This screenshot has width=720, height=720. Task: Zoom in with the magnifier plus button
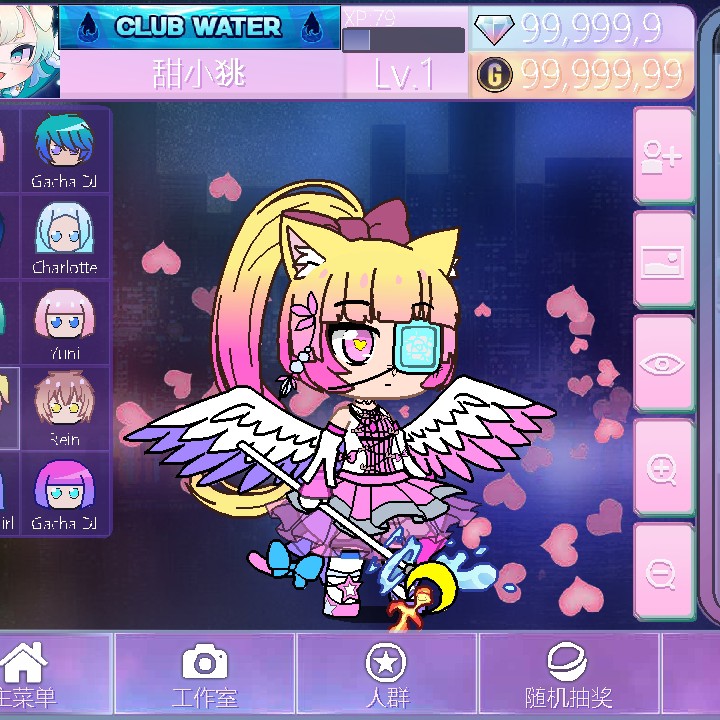point(663,467)
